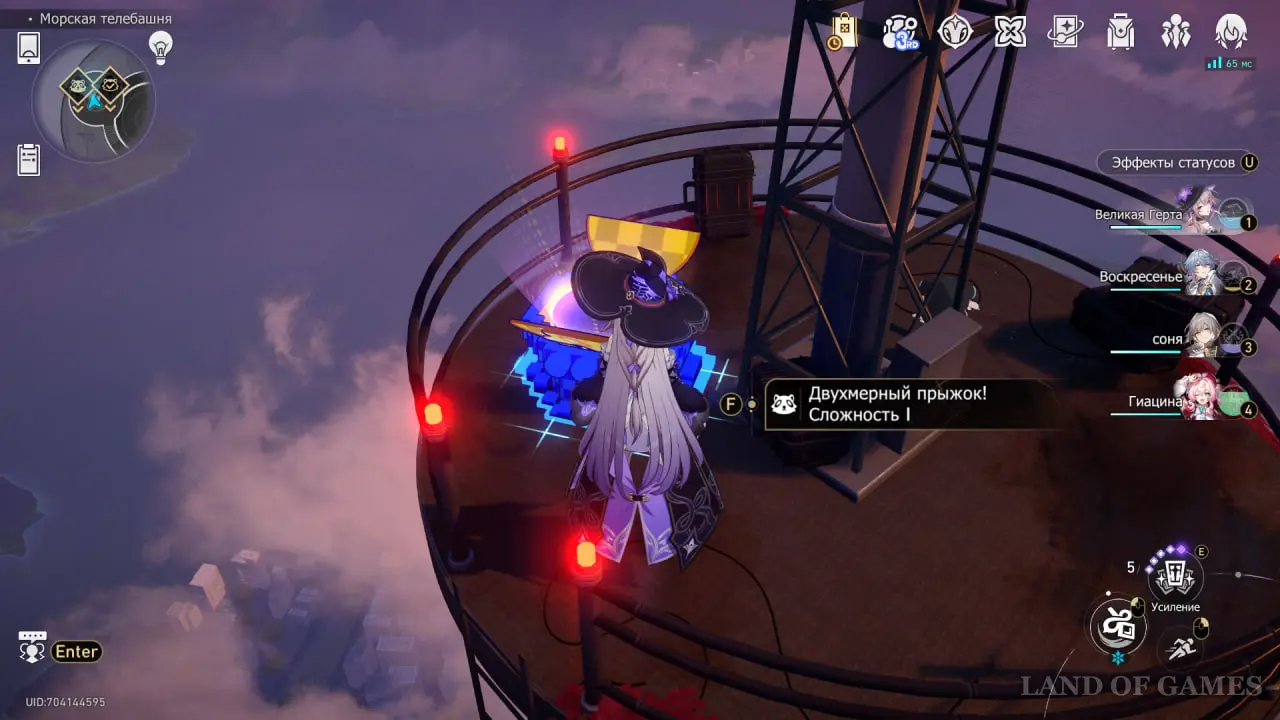
Task: Open the team lineup icon
Action: pos(1175,32)
